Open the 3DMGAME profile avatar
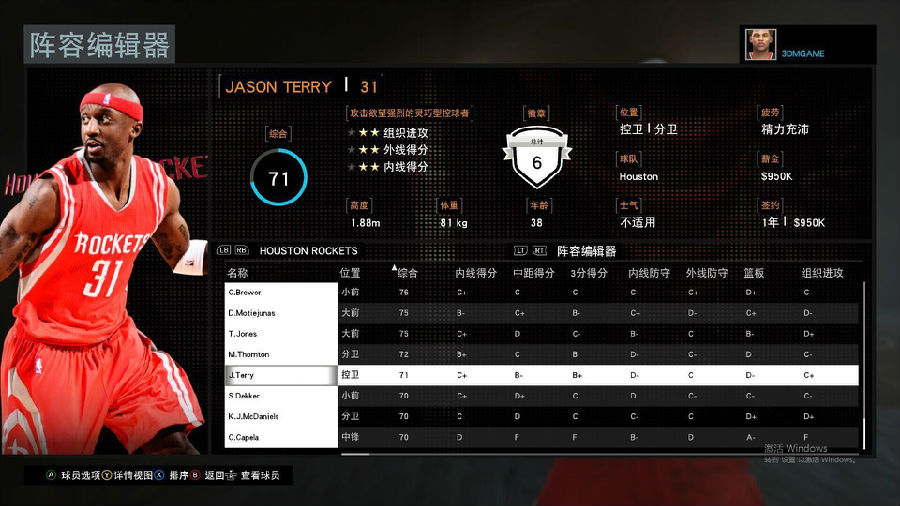 click(x=760, y=45)
